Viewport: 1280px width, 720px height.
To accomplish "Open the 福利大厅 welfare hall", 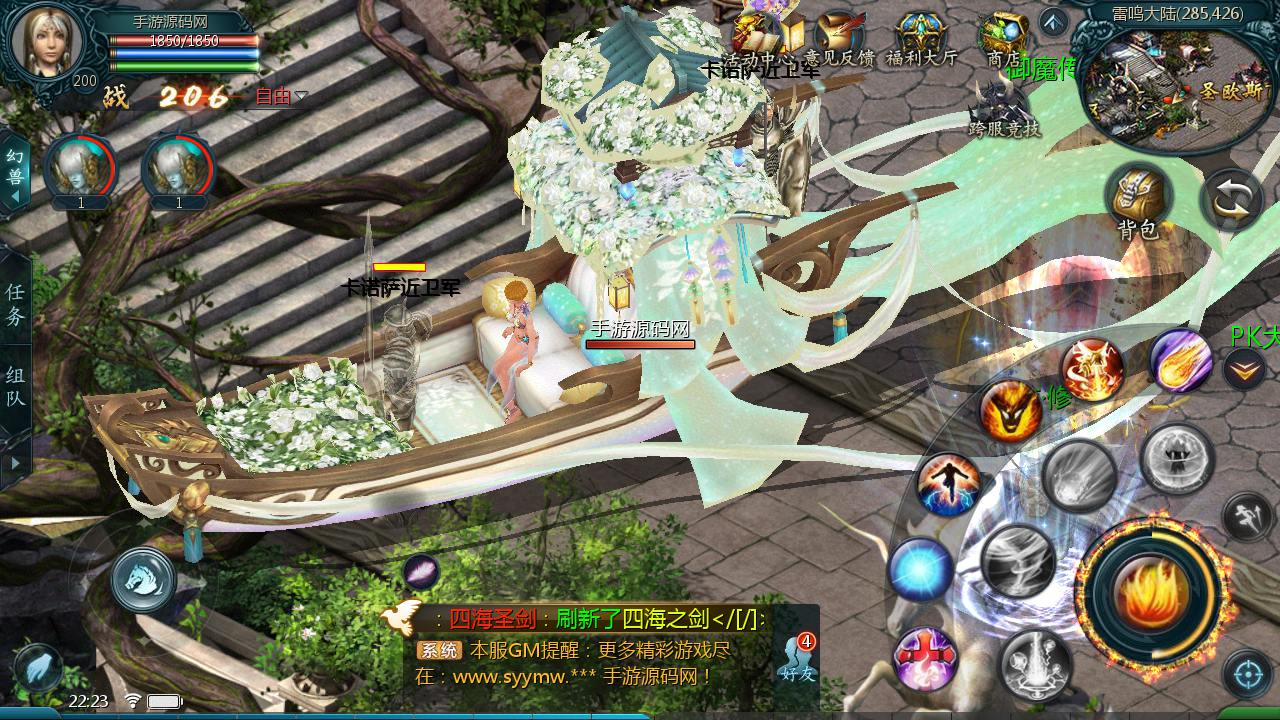I will [921, 40].
